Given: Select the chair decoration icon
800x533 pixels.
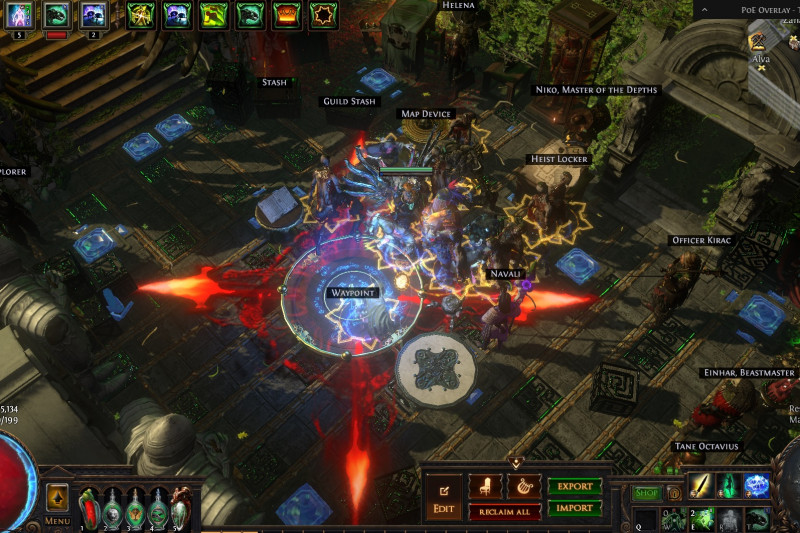Looking at the screenshot, I should (x=486, y=487).
